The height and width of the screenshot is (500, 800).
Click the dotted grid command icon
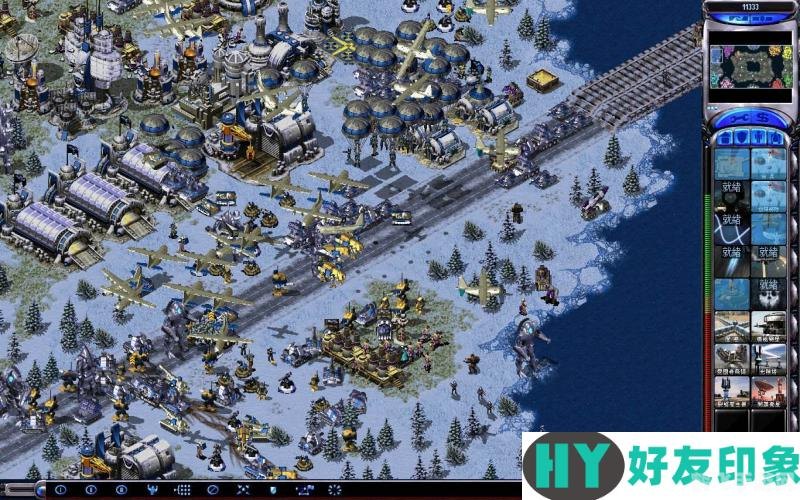183,490
